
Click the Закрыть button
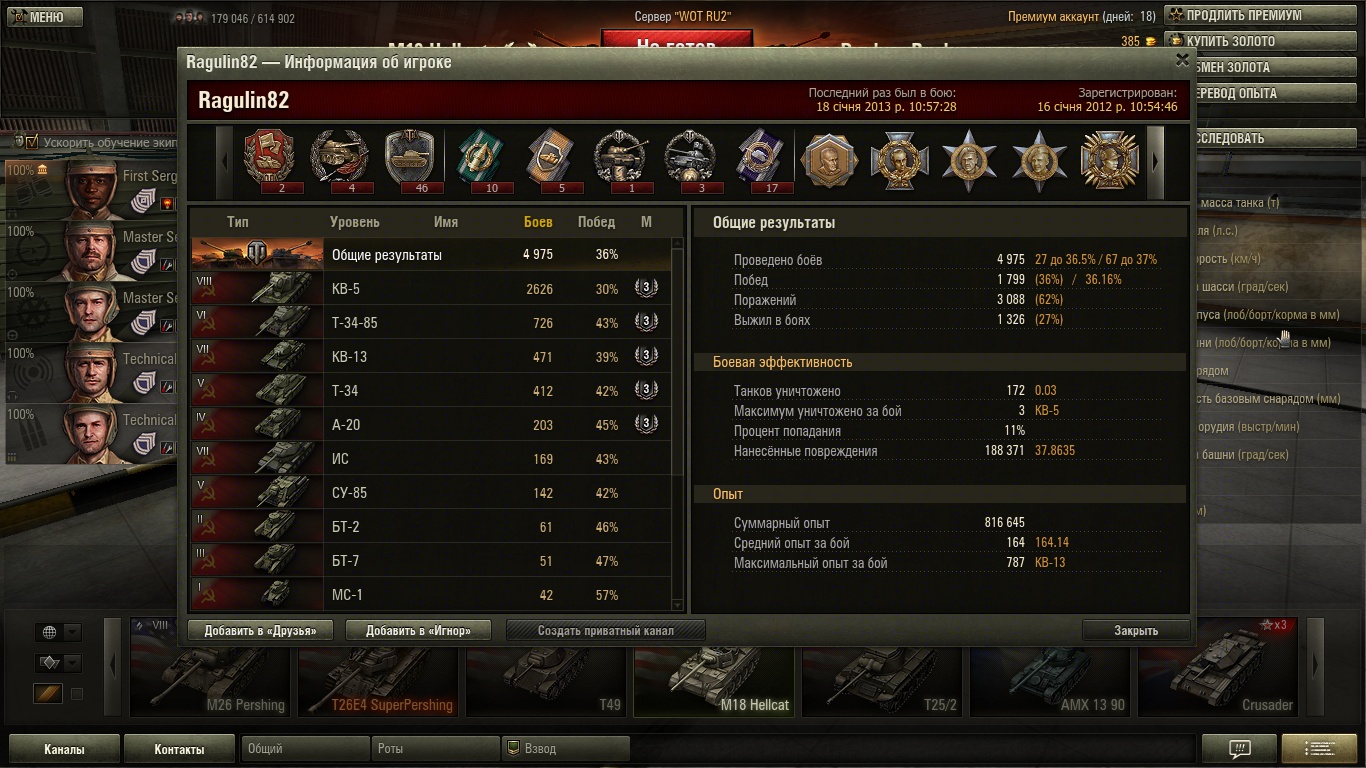[x=1136, y=630]
